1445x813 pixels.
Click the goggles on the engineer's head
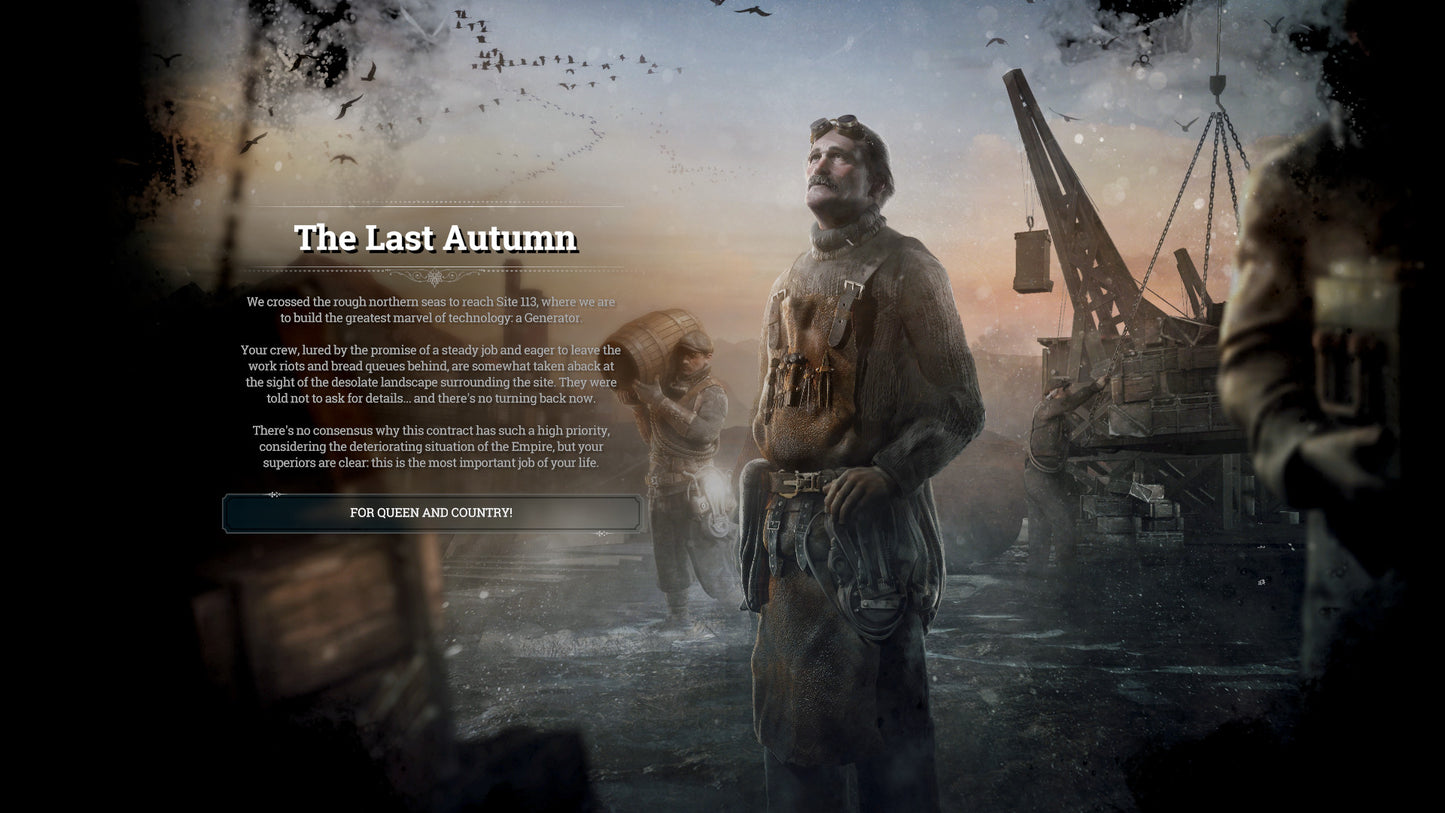836,123
